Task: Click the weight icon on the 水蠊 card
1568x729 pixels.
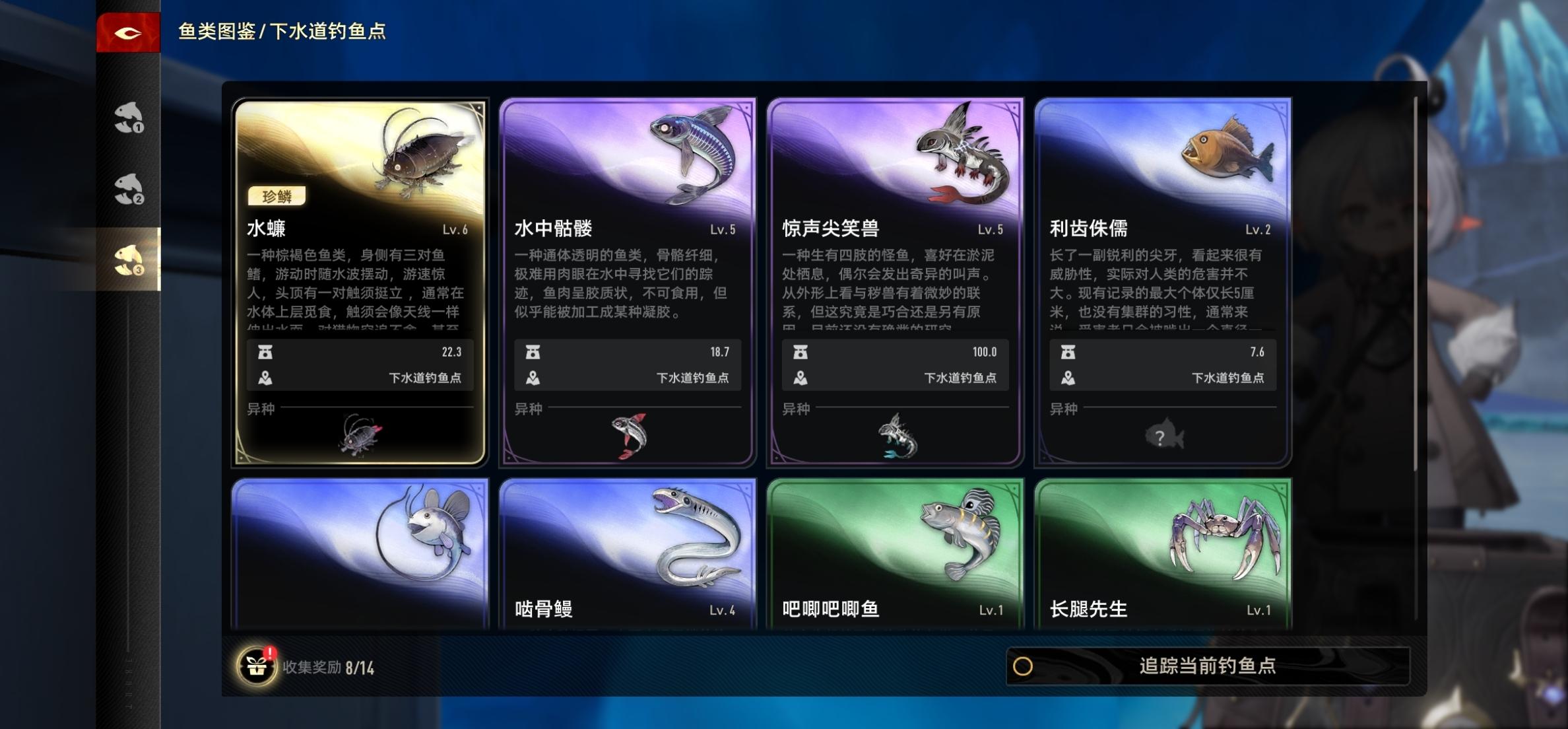Action: (266, 352)
